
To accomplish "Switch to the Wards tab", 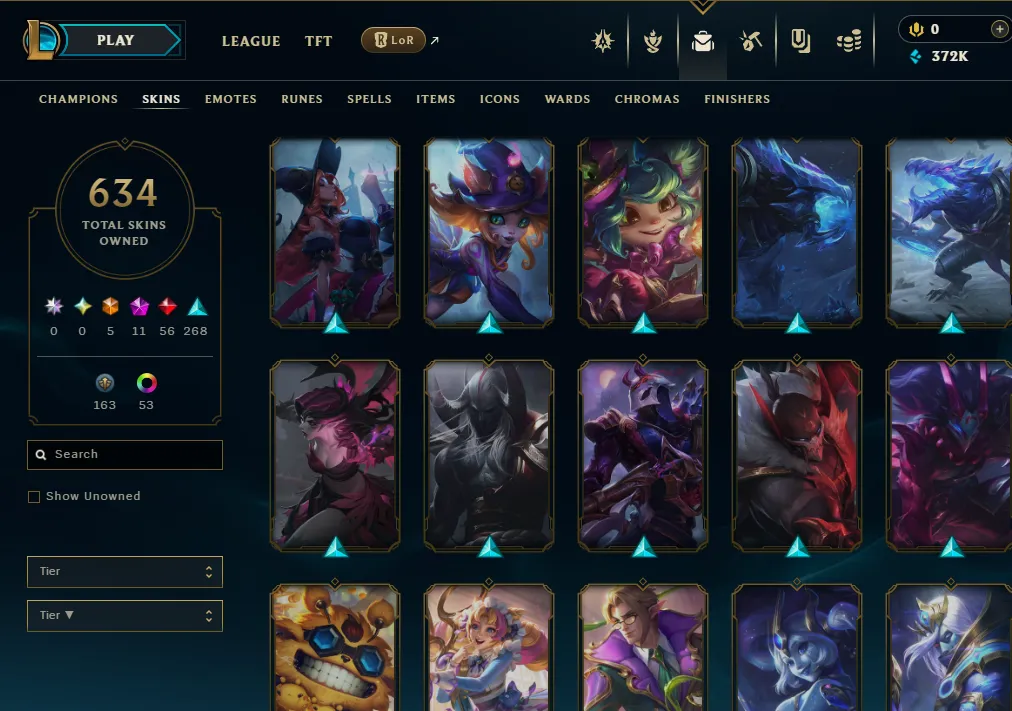I will click(x=567, y=99).
